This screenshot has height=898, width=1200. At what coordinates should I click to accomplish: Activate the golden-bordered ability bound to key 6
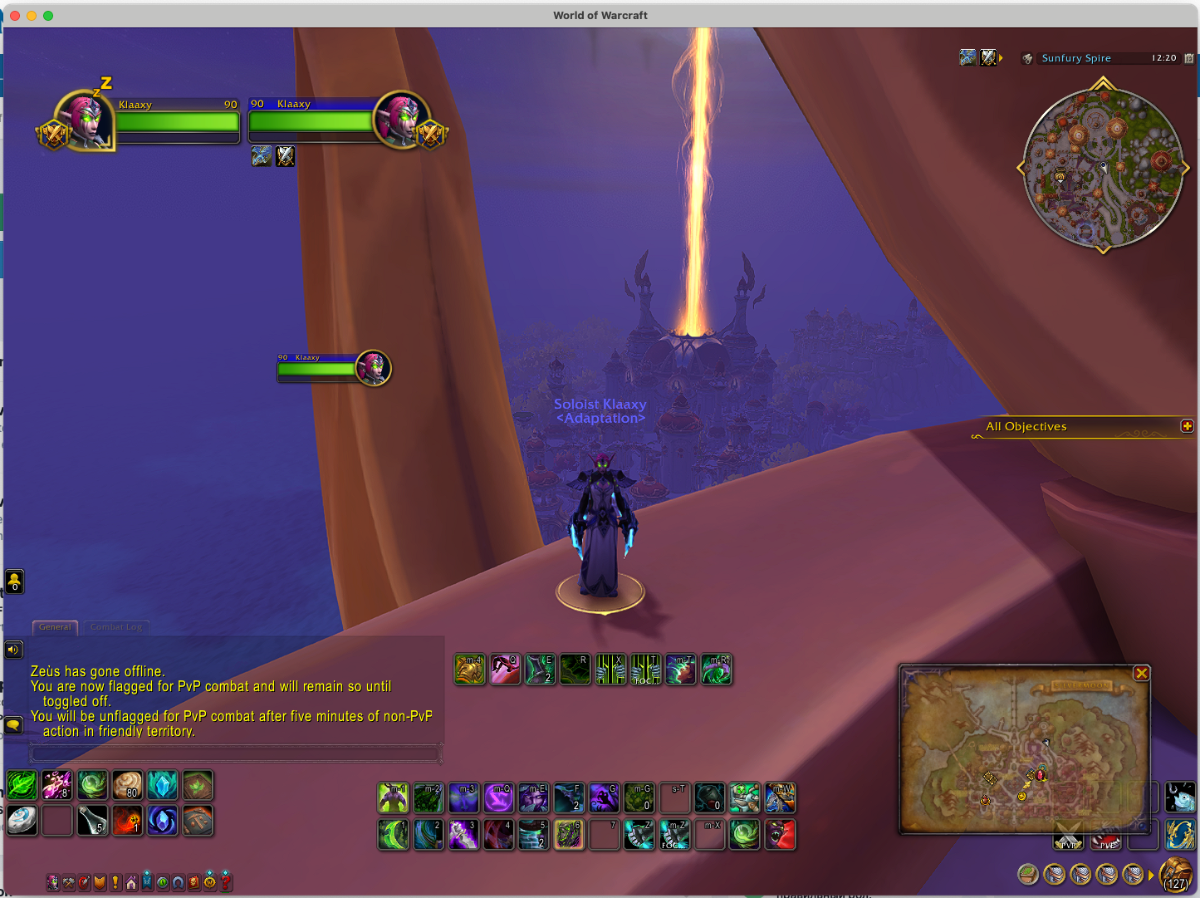coord(568,834)
